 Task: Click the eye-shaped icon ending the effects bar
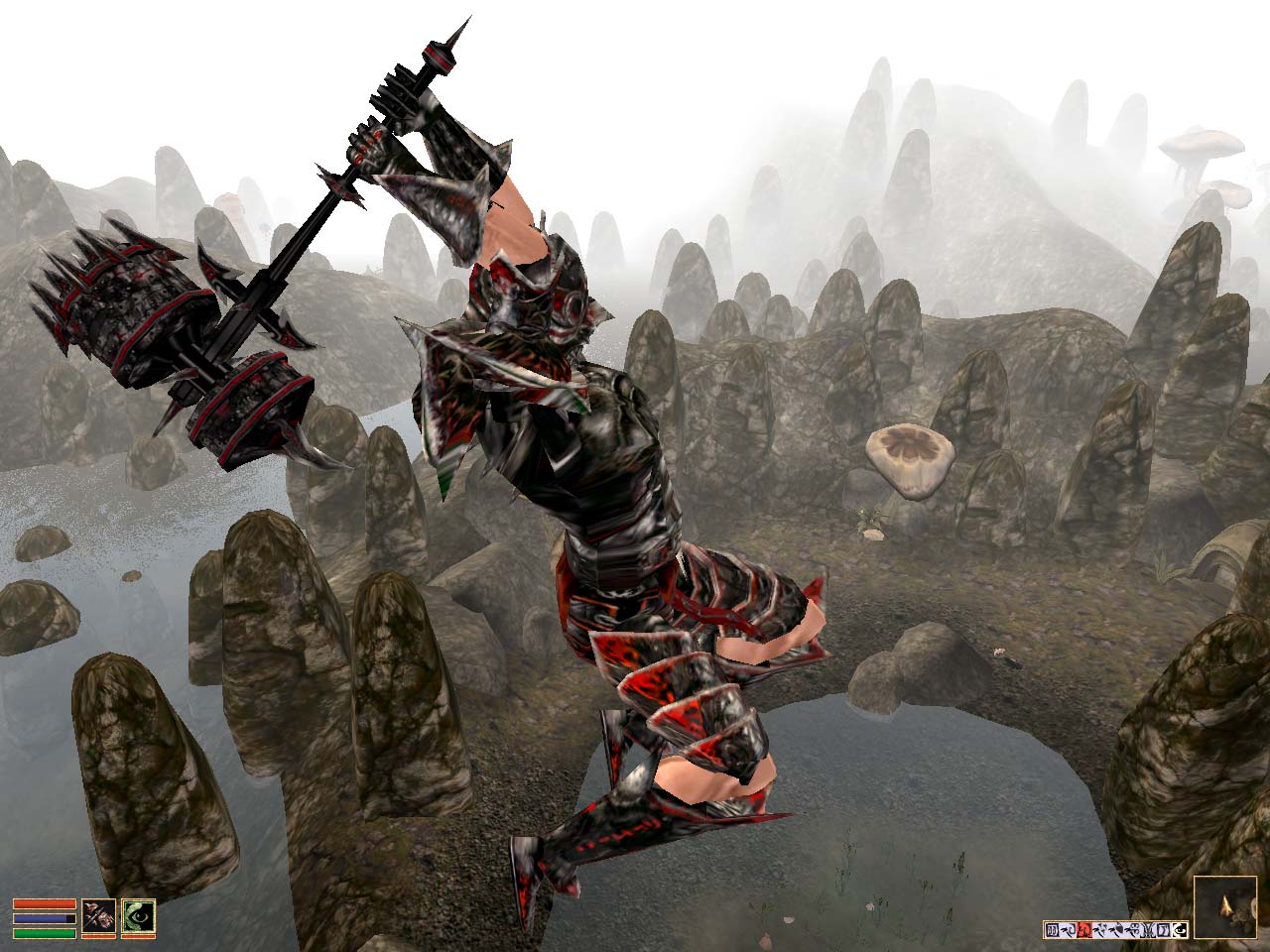pyautogui.click(x=1180, y=930)
